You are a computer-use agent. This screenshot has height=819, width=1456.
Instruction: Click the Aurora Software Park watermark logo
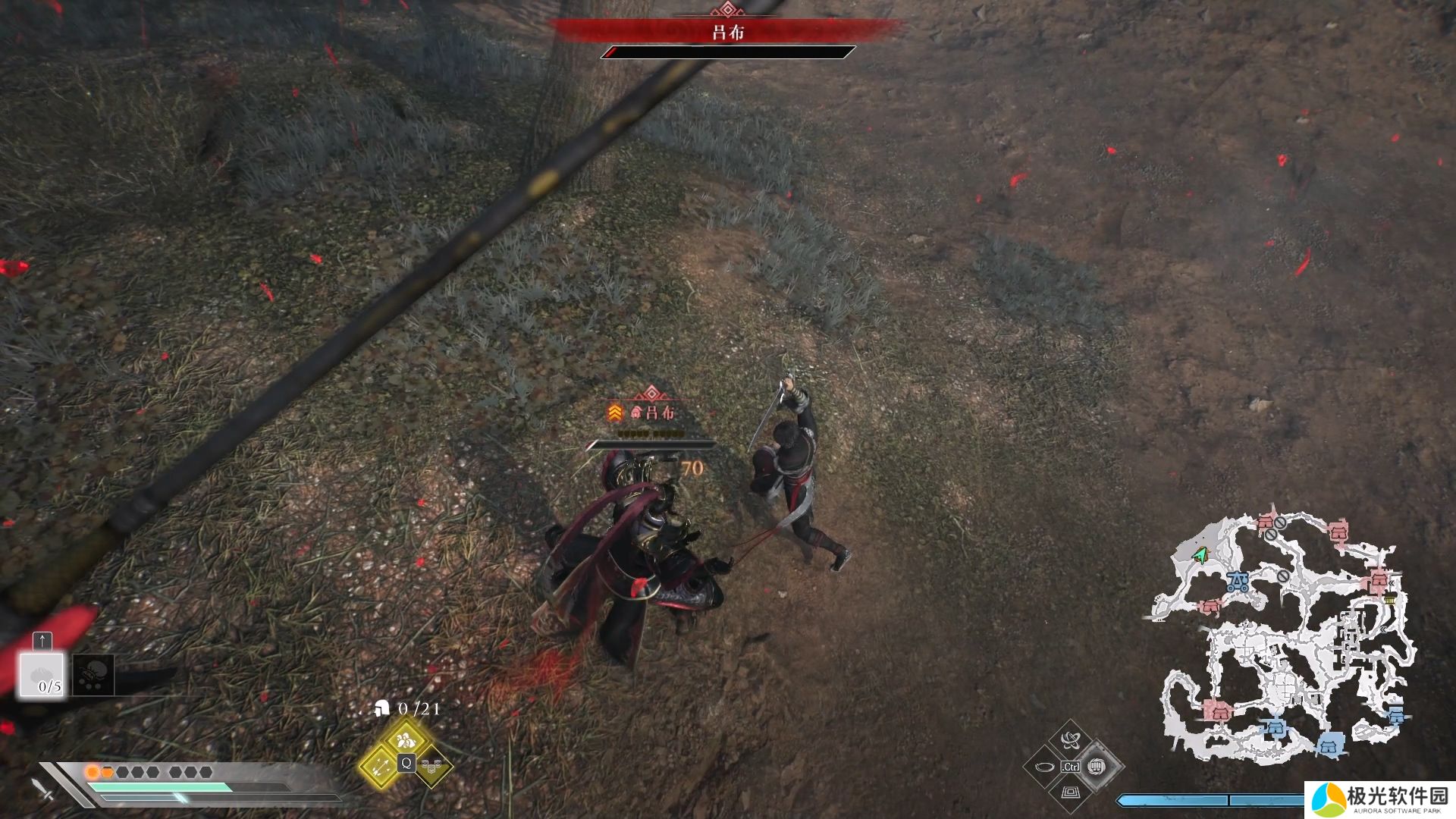[1380, 799]
